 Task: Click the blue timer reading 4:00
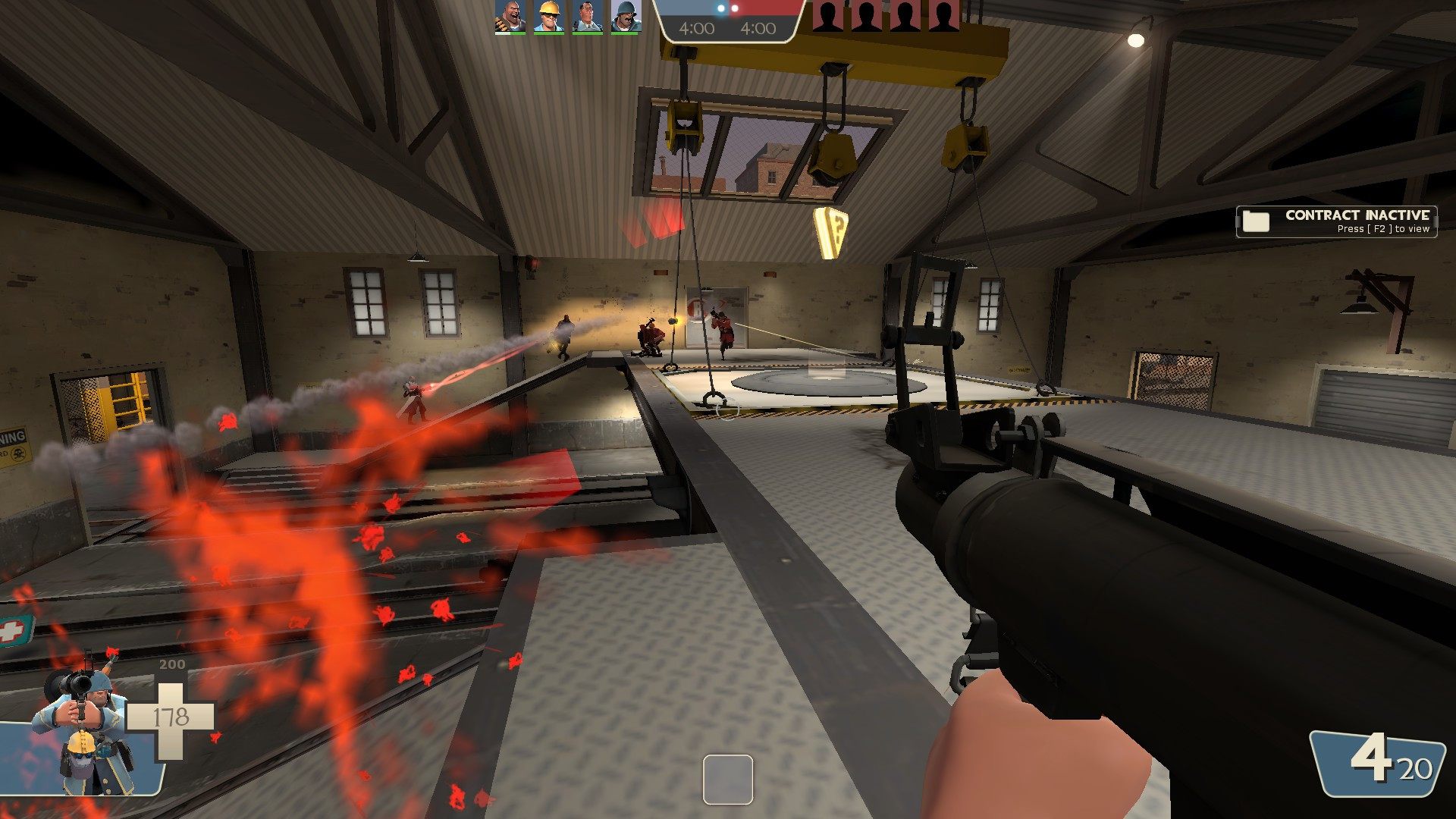coord(695,29)
